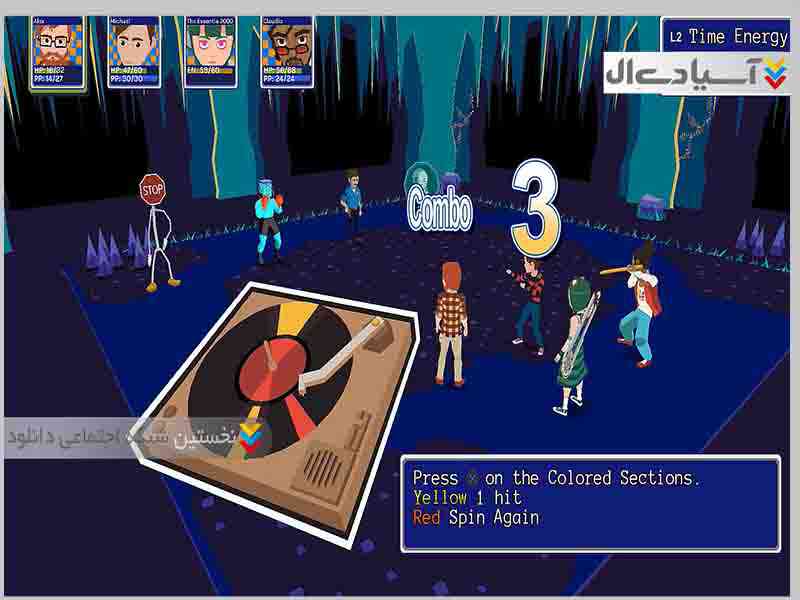Select Michael's party portrait card
Viewport: 800px width, 600px height.
point(133,51)
